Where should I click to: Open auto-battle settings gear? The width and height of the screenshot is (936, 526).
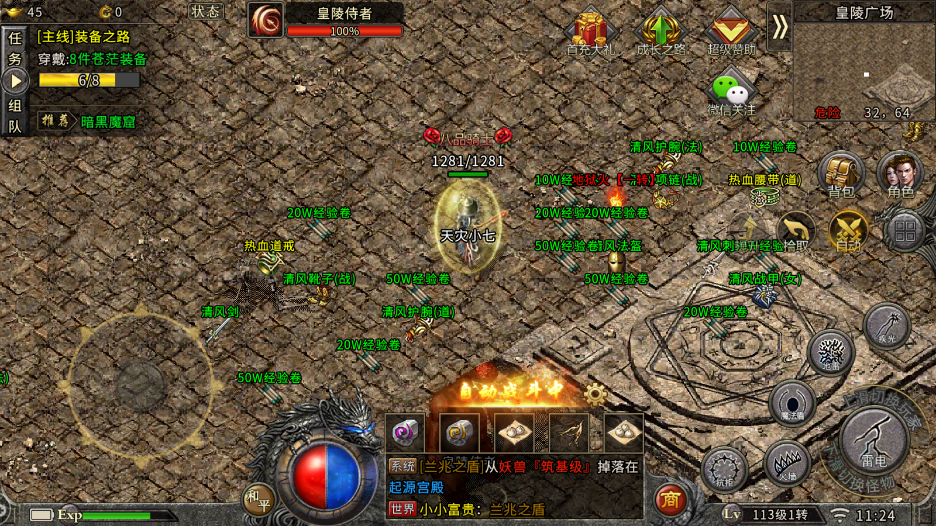596,393
